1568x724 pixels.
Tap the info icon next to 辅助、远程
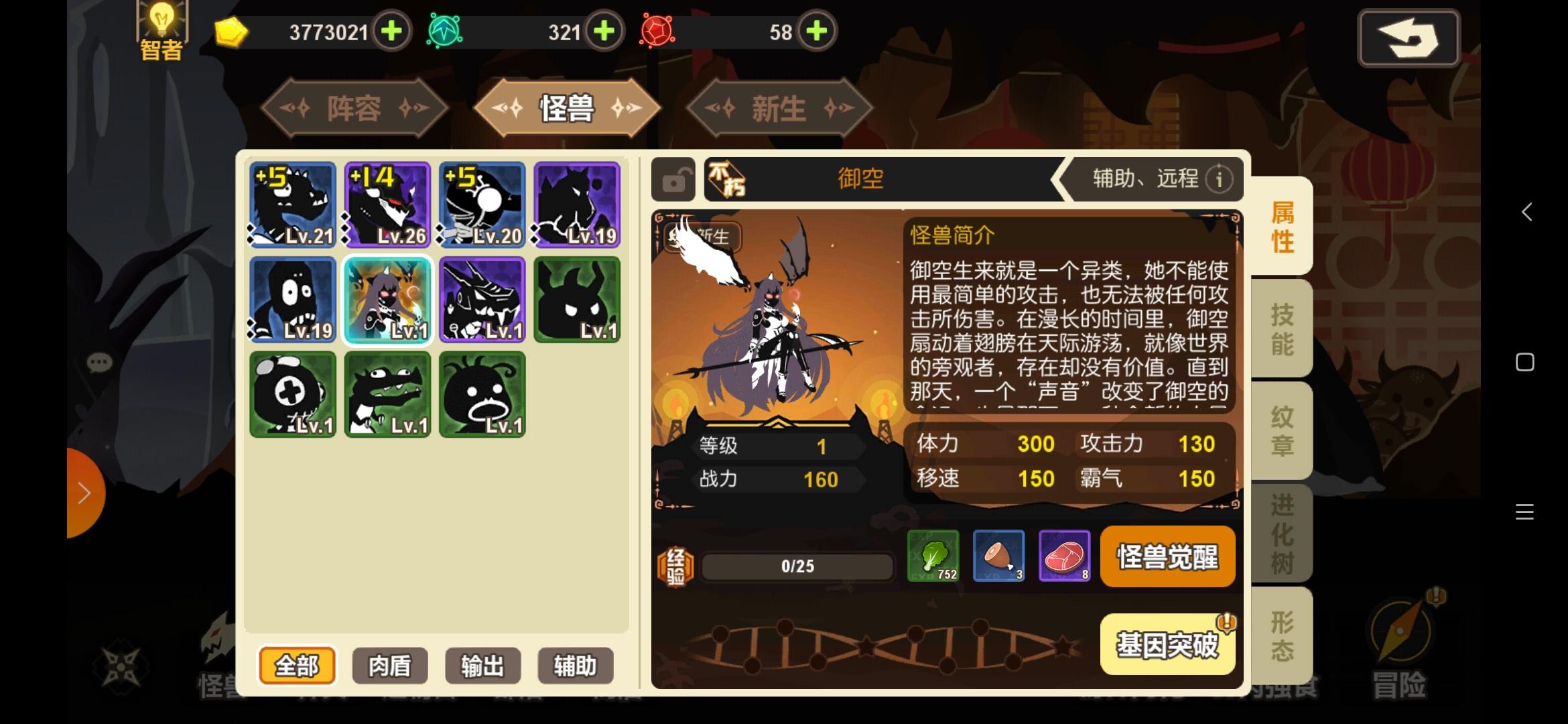pyautogui.click(x=1220, y=179)
